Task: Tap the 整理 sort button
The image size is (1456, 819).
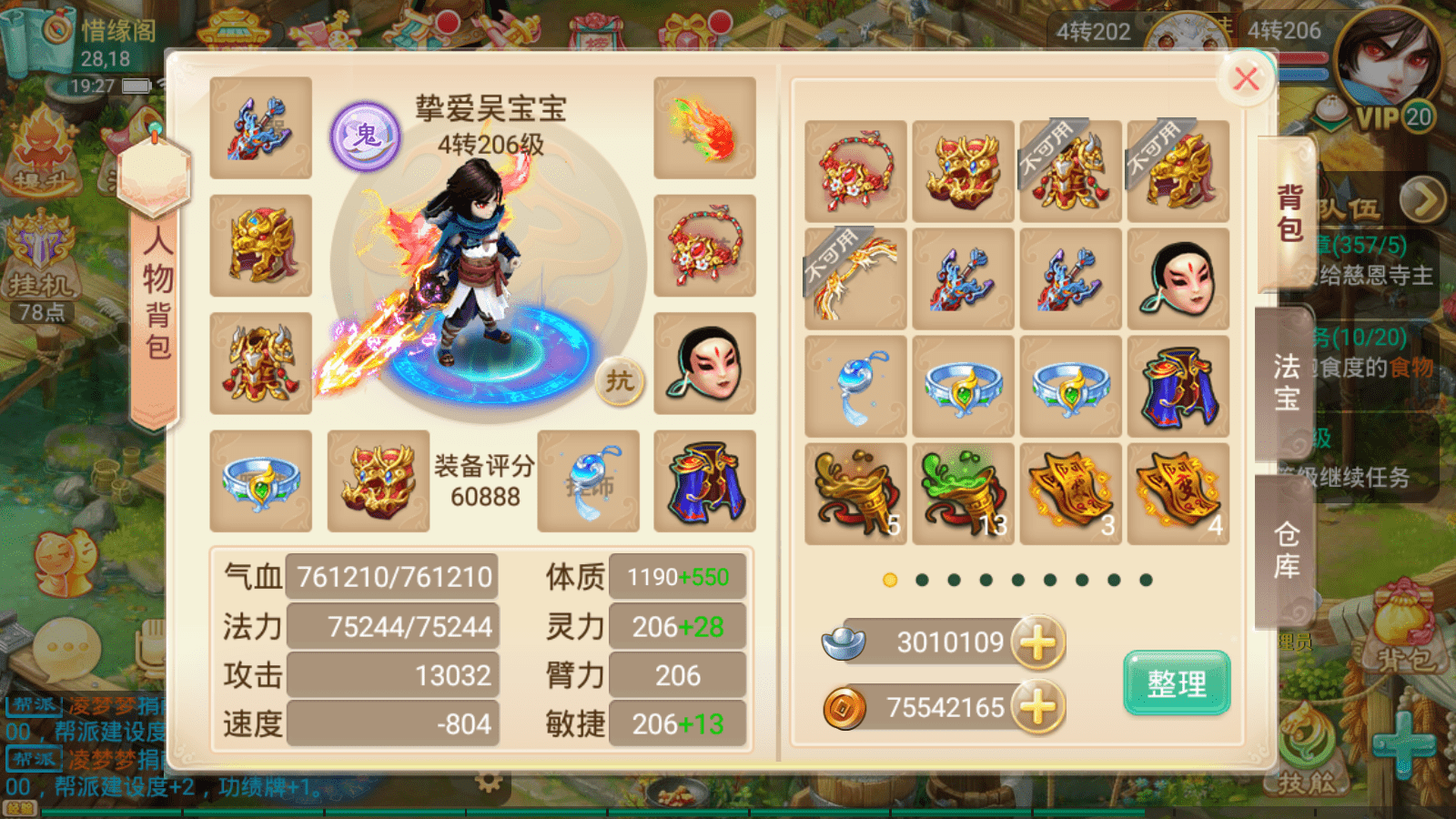Action: click(x=1177, y=682)
